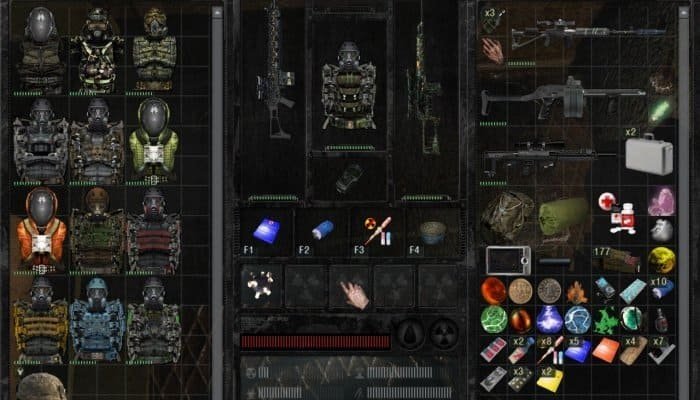Image resolution: width=700 pixels, height=400 pixels.
Task: Select the white sparks belt artifact
Action: [x=263, y=287]
